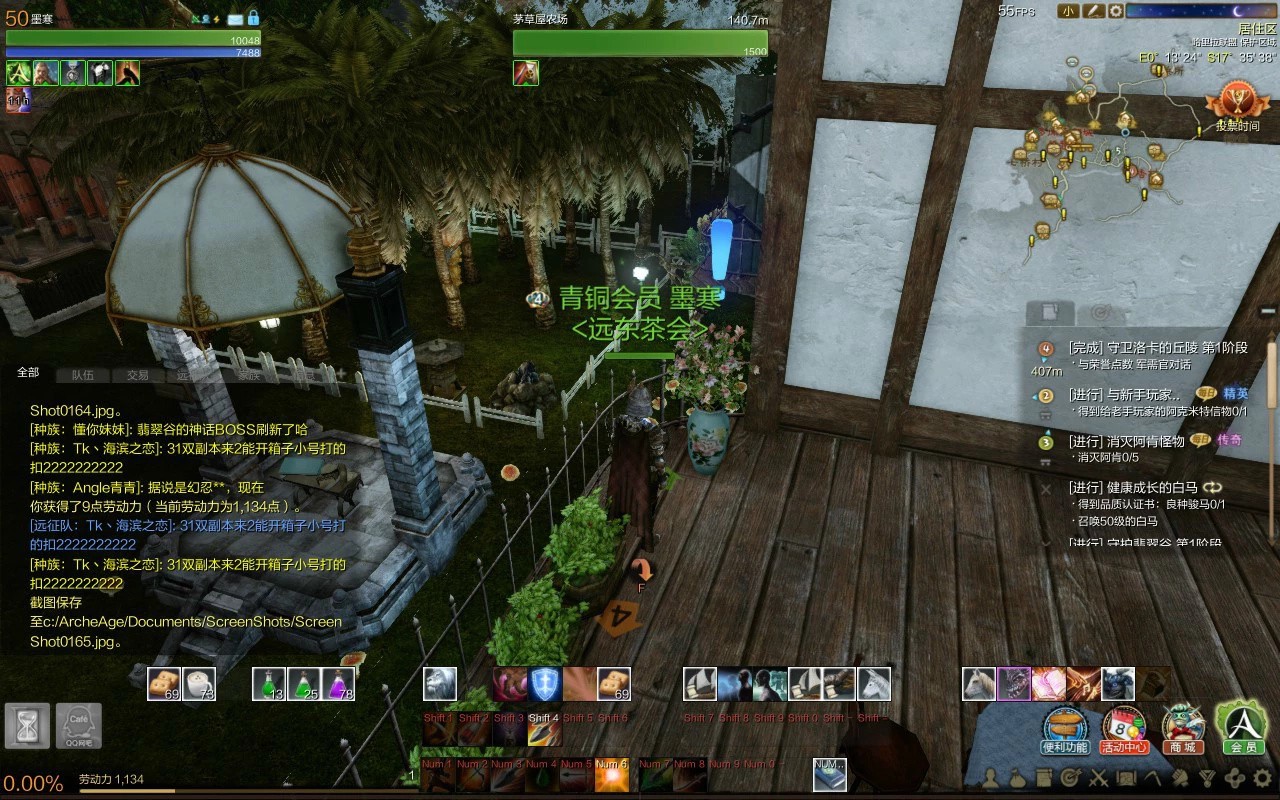Open the 会员 membership panel
This screenshot has height=800, width=1280.
tap(1242, 726)
